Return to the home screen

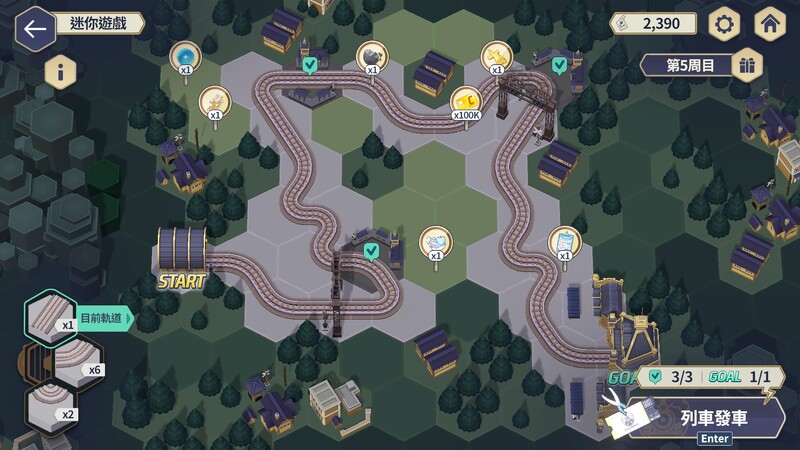(770, 24)
